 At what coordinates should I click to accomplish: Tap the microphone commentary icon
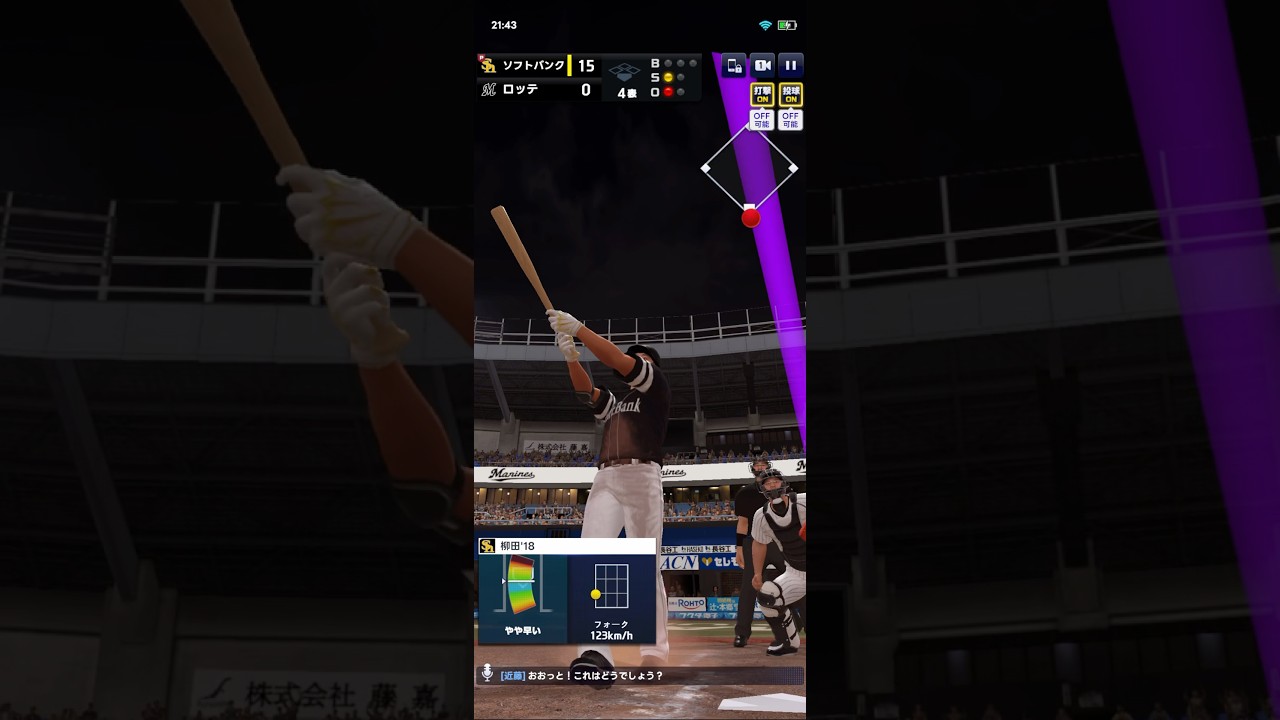(x=487, y=674)
